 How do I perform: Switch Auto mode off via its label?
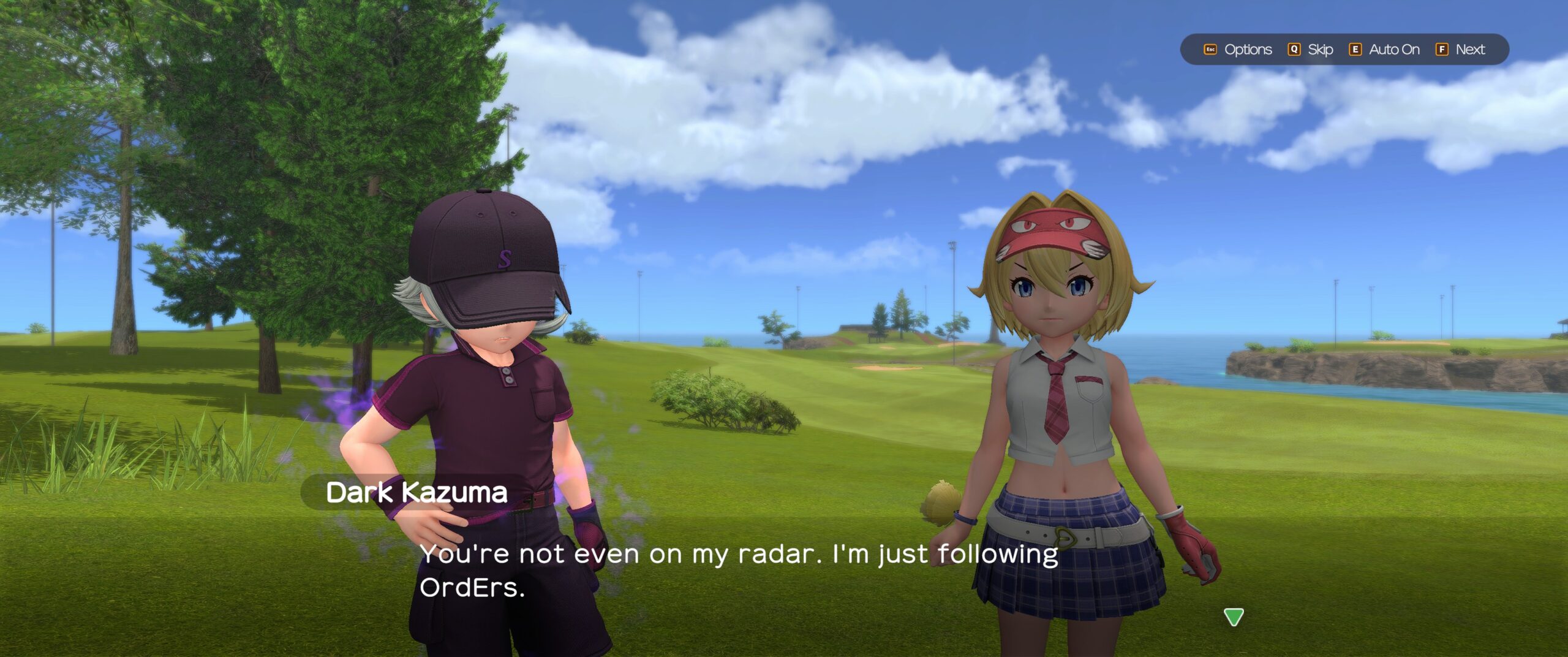tap(1393, 50)
